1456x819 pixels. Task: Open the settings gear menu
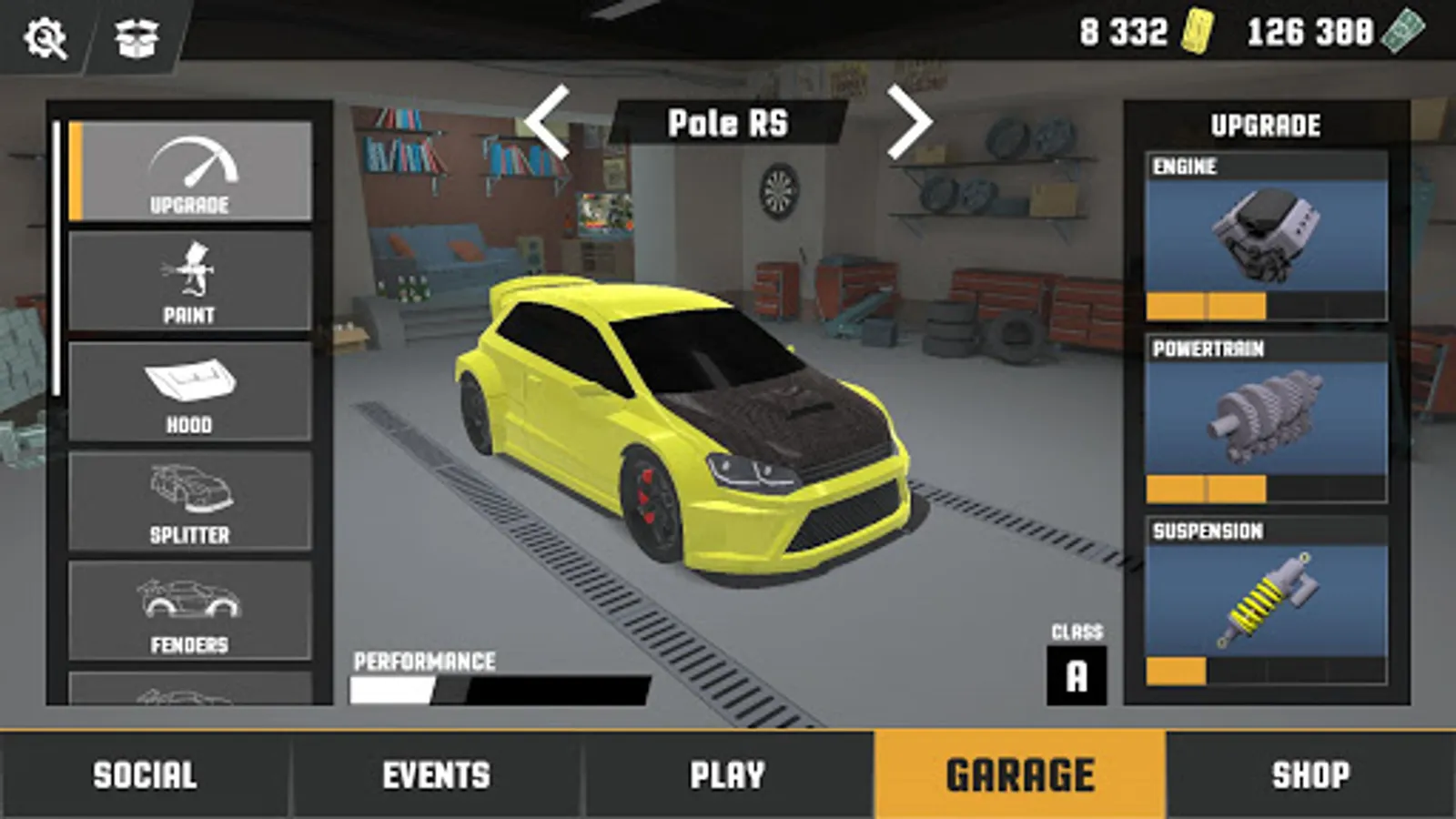(44, 38)
